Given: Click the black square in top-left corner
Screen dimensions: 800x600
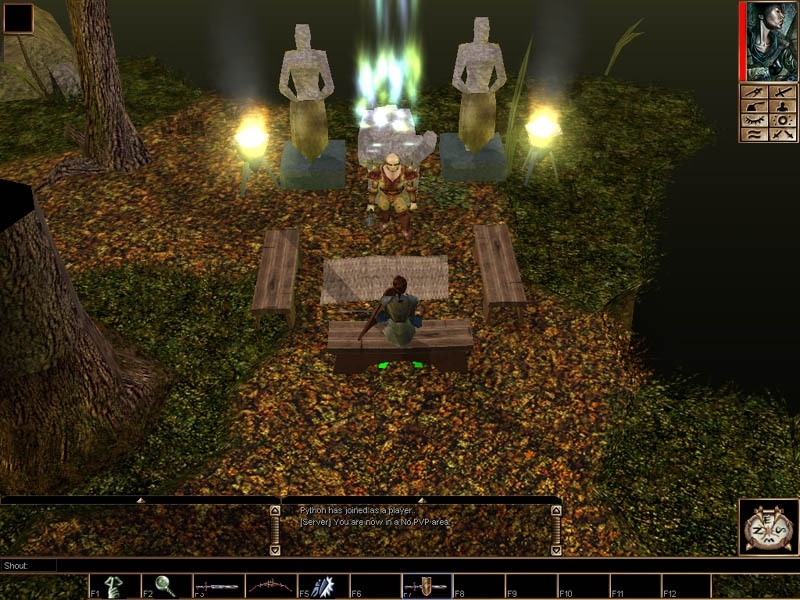Looking at the screenshot, I should 18,18.
